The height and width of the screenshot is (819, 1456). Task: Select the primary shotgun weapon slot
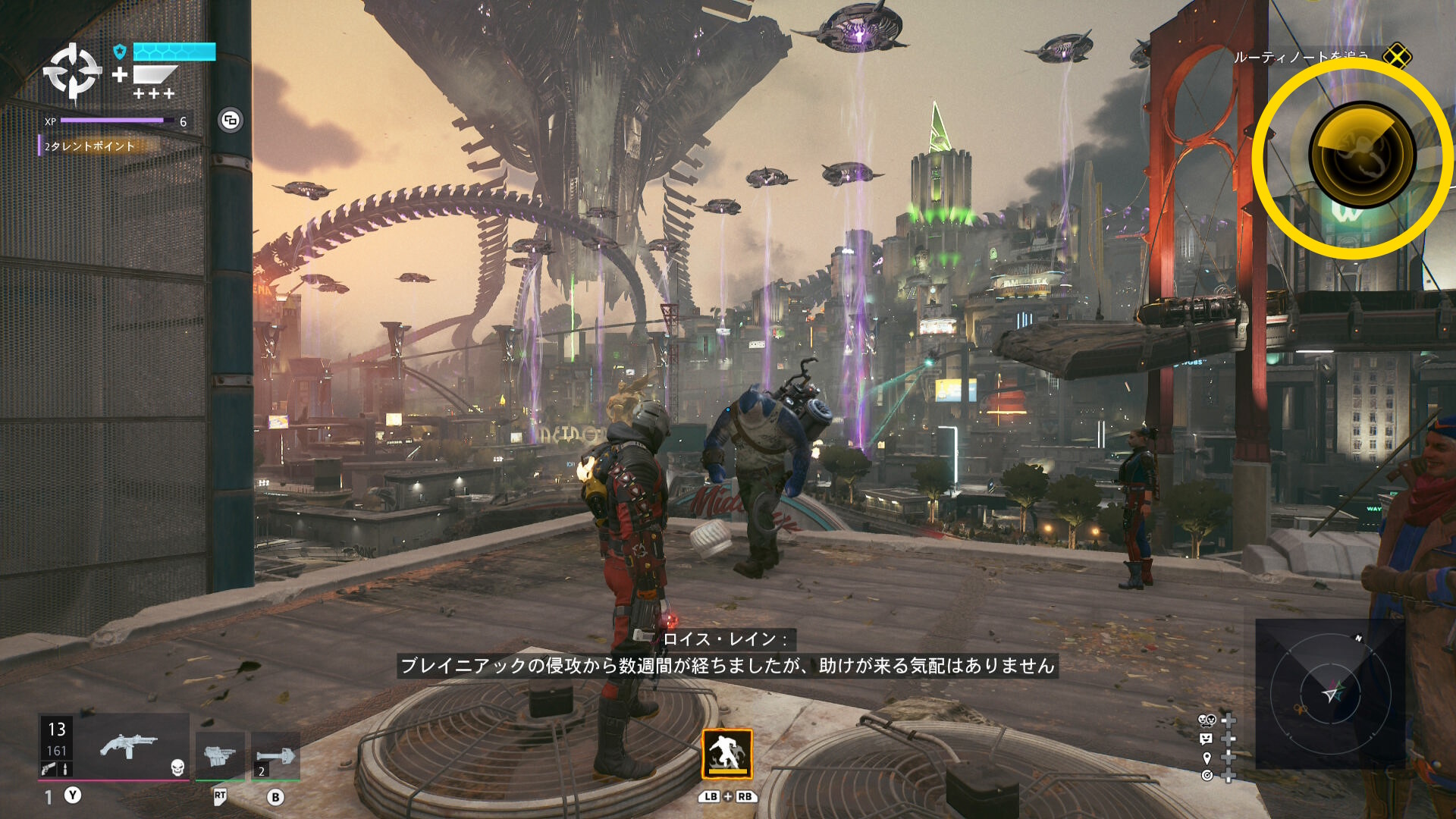(129, 746)
